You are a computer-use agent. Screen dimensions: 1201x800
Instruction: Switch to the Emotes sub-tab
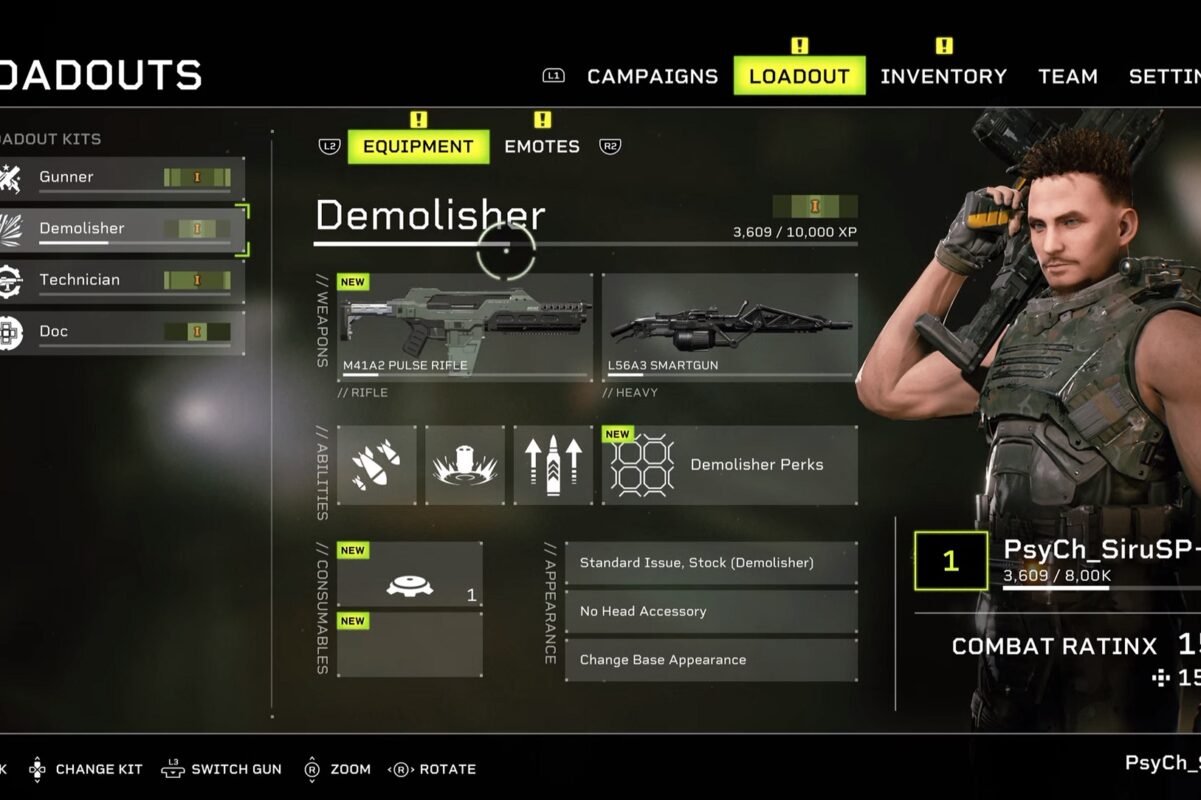click(x=541, y=146)
